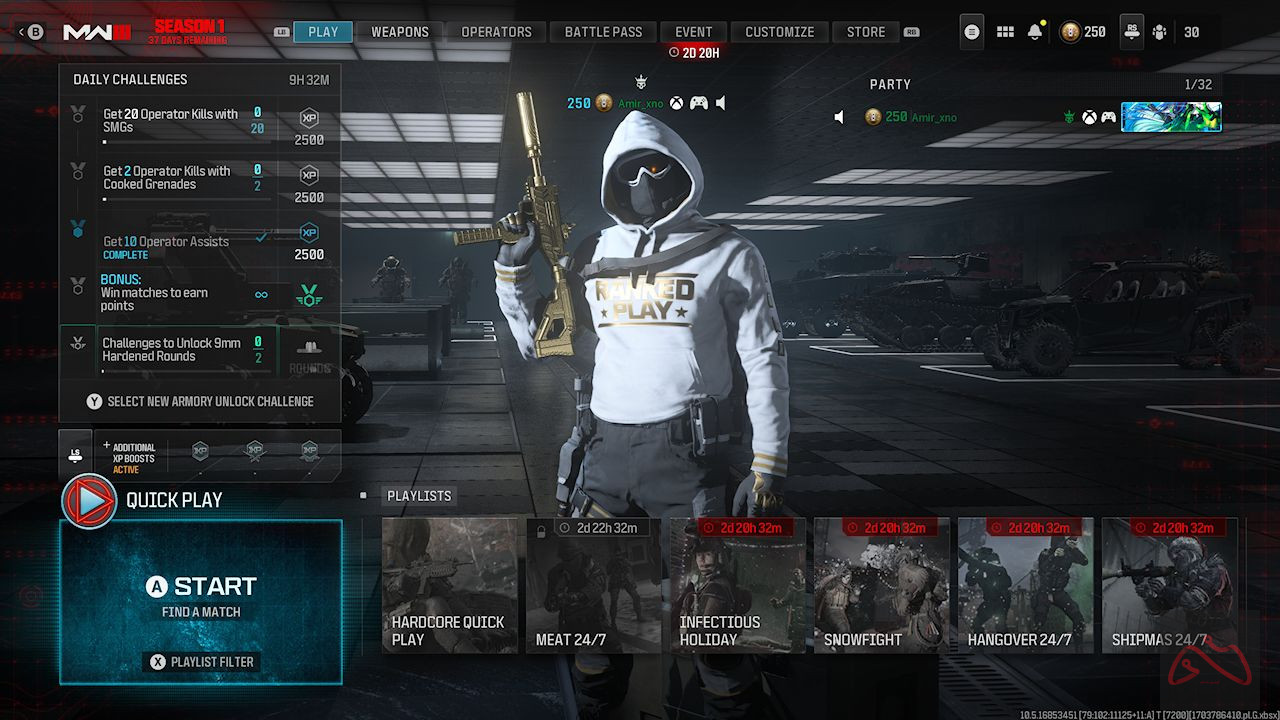Open the social friends icon
Image resolution: width=1280 pixels, height=720 pixels.
click(x=1159, y=31)
